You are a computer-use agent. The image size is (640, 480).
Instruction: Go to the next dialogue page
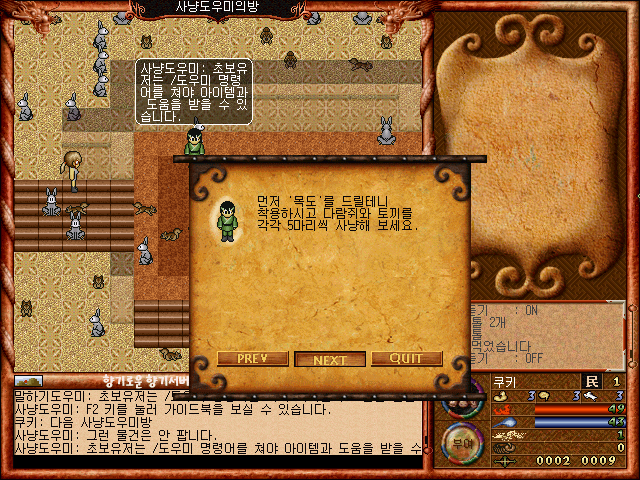330,360
